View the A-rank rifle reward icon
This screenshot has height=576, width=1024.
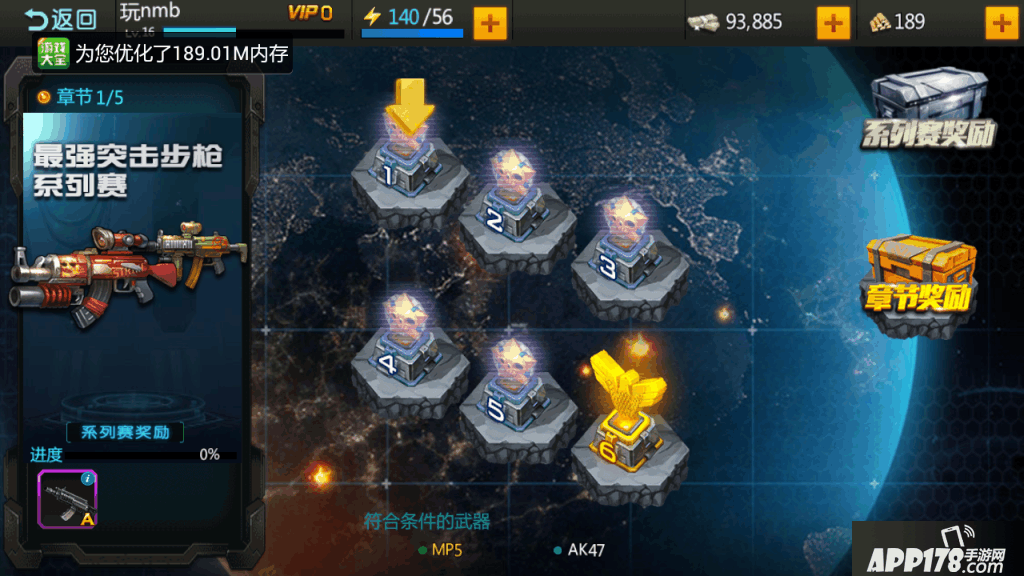click(67, 498)
